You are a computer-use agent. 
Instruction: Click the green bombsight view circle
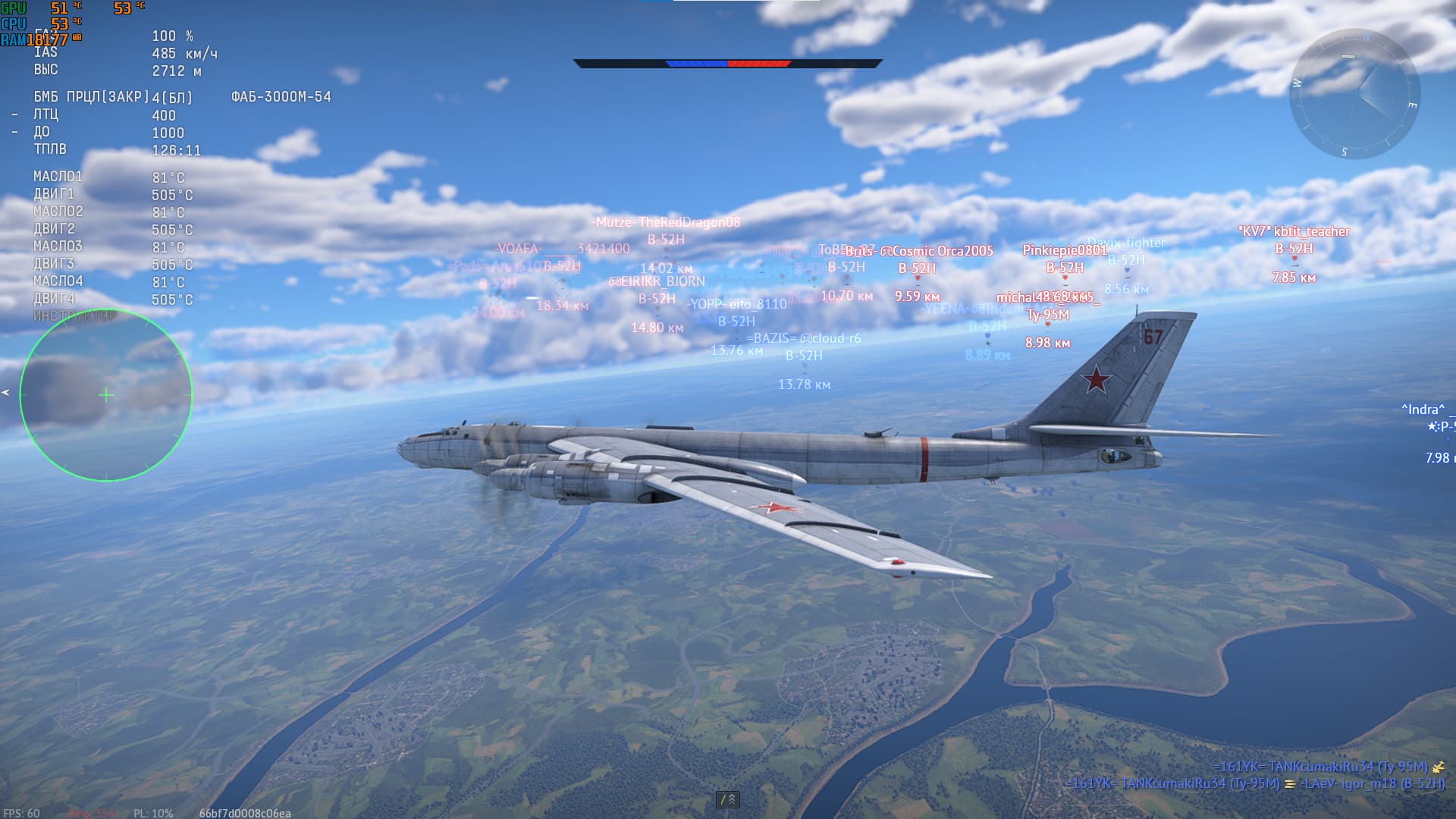click(x=106, y=395)
